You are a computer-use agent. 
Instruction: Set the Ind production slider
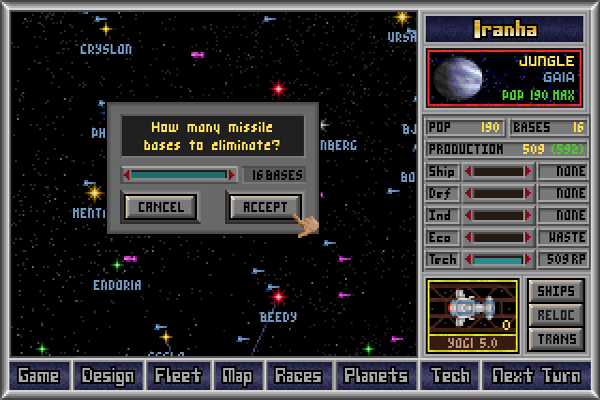[x=497, y=215]
